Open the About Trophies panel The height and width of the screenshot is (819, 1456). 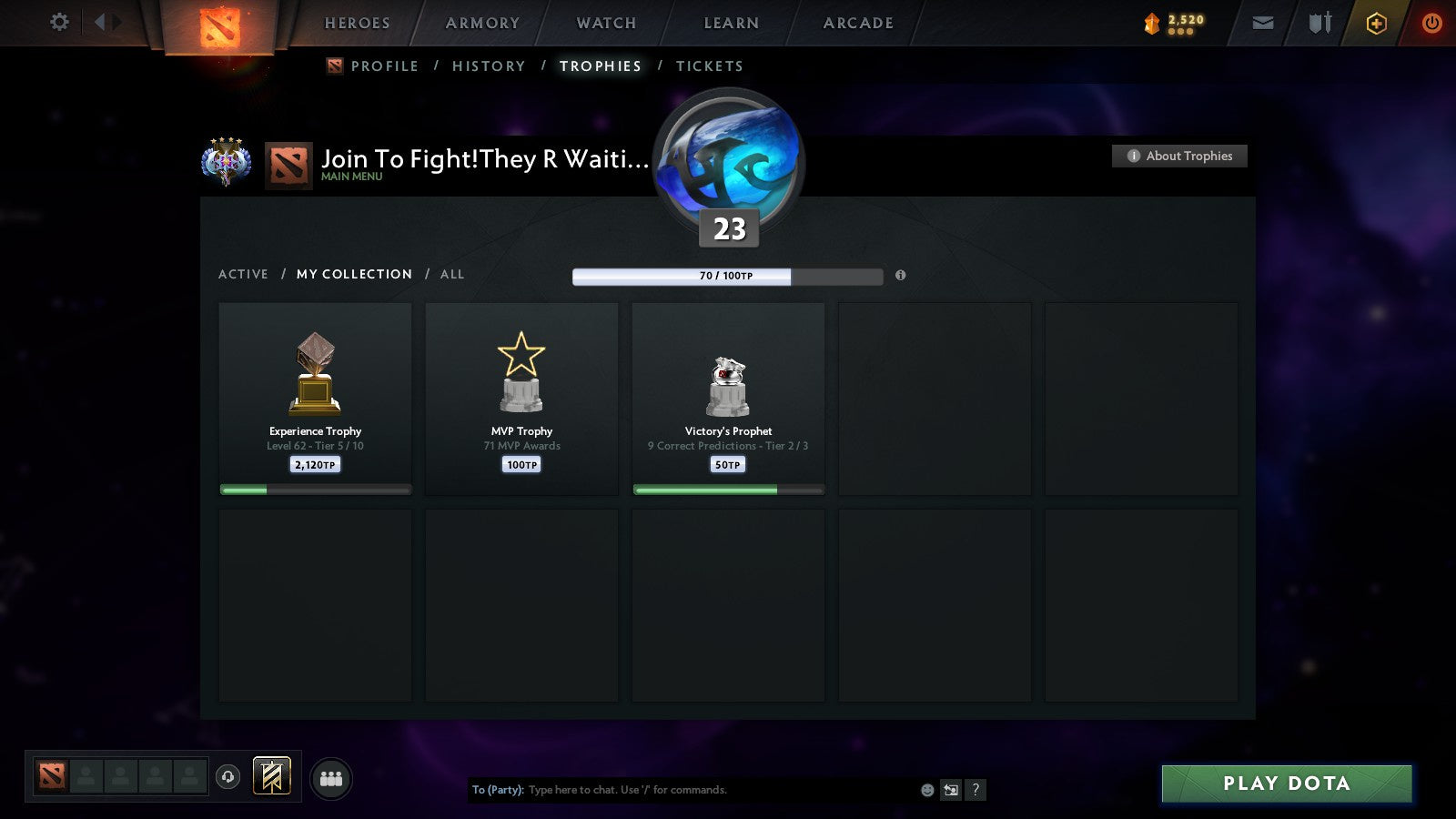[1178, 156]
